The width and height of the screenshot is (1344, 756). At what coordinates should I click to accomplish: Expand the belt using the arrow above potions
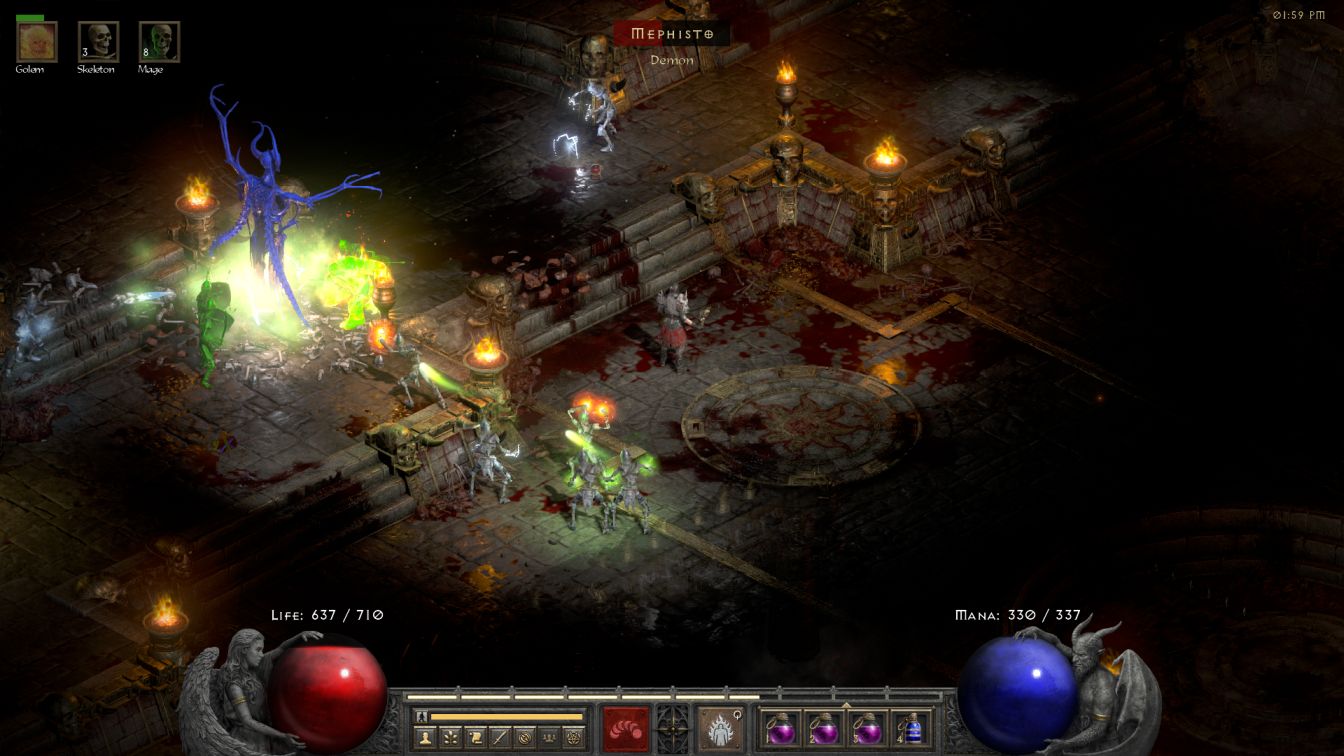pyautogui.click(x=846, y=705)
